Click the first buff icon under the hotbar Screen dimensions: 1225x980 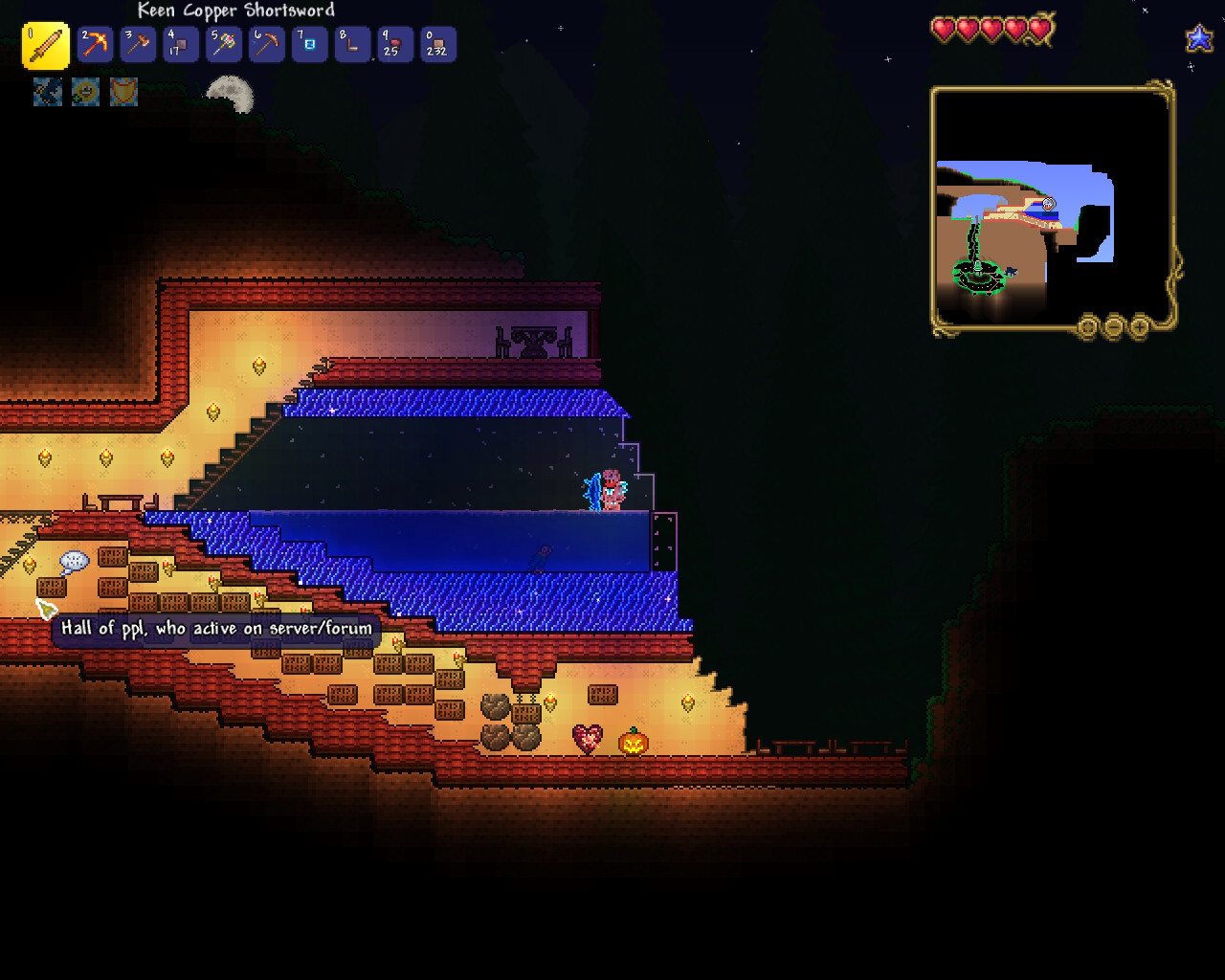coord(48,92)
